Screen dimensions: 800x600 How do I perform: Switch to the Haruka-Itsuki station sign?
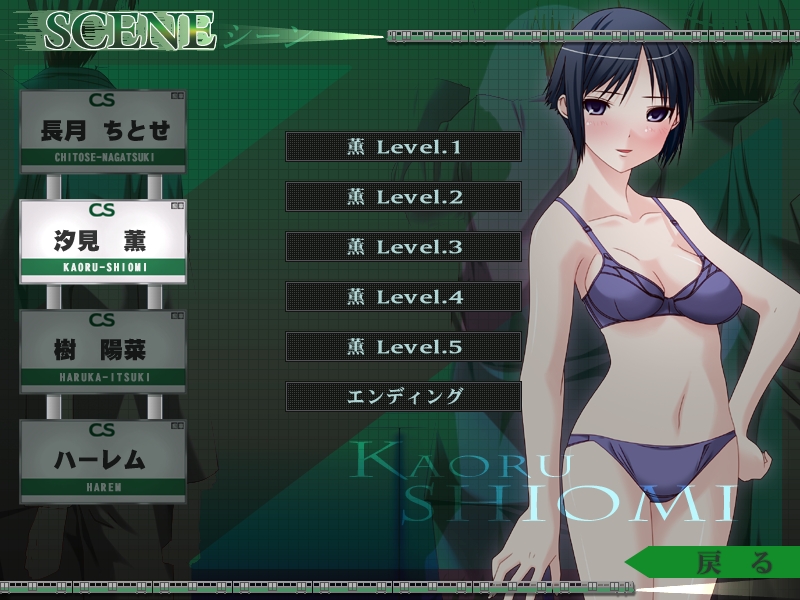point(102,351)
